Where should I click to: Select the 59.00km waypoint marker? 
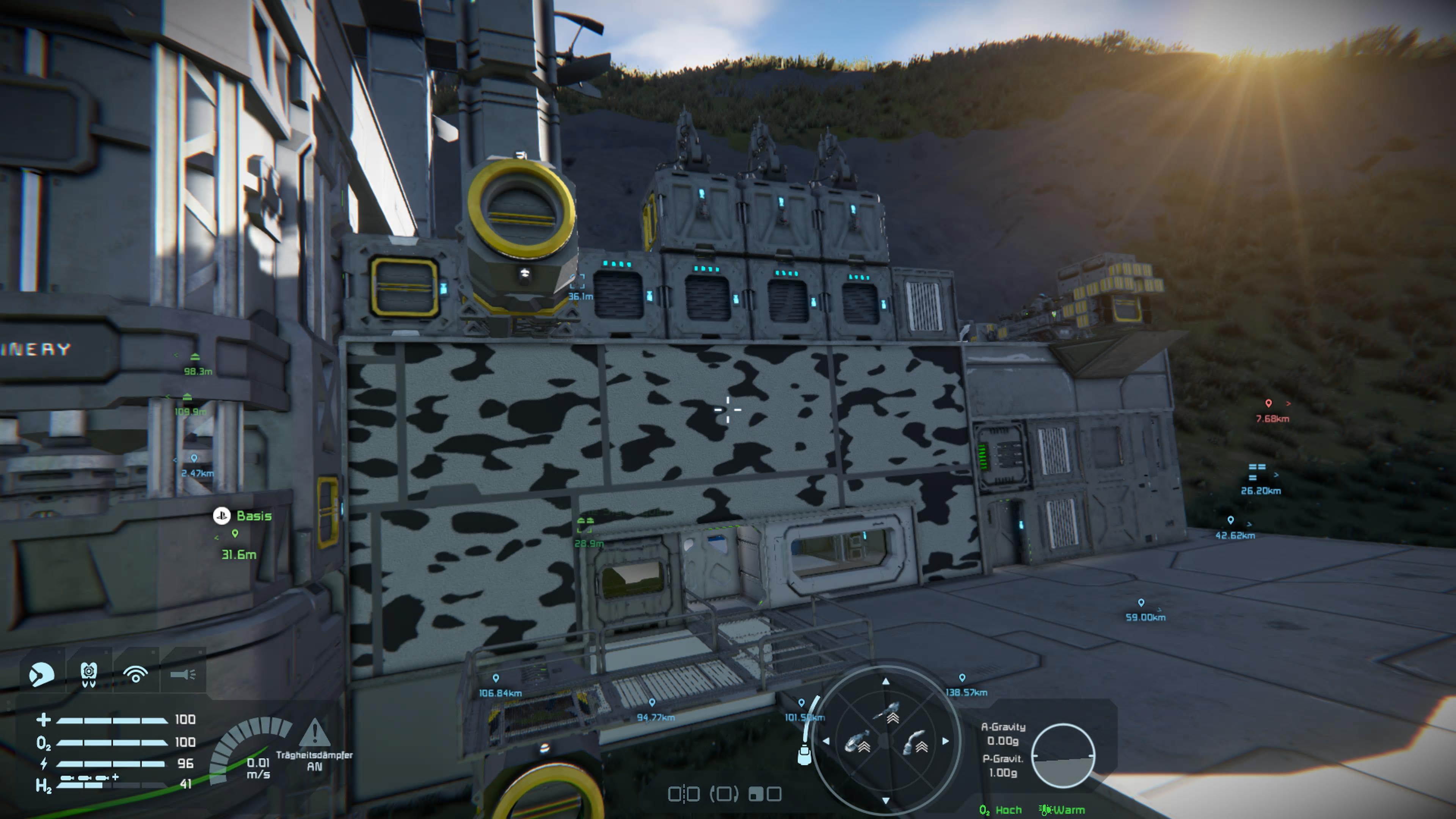[x=1141, y=603]
